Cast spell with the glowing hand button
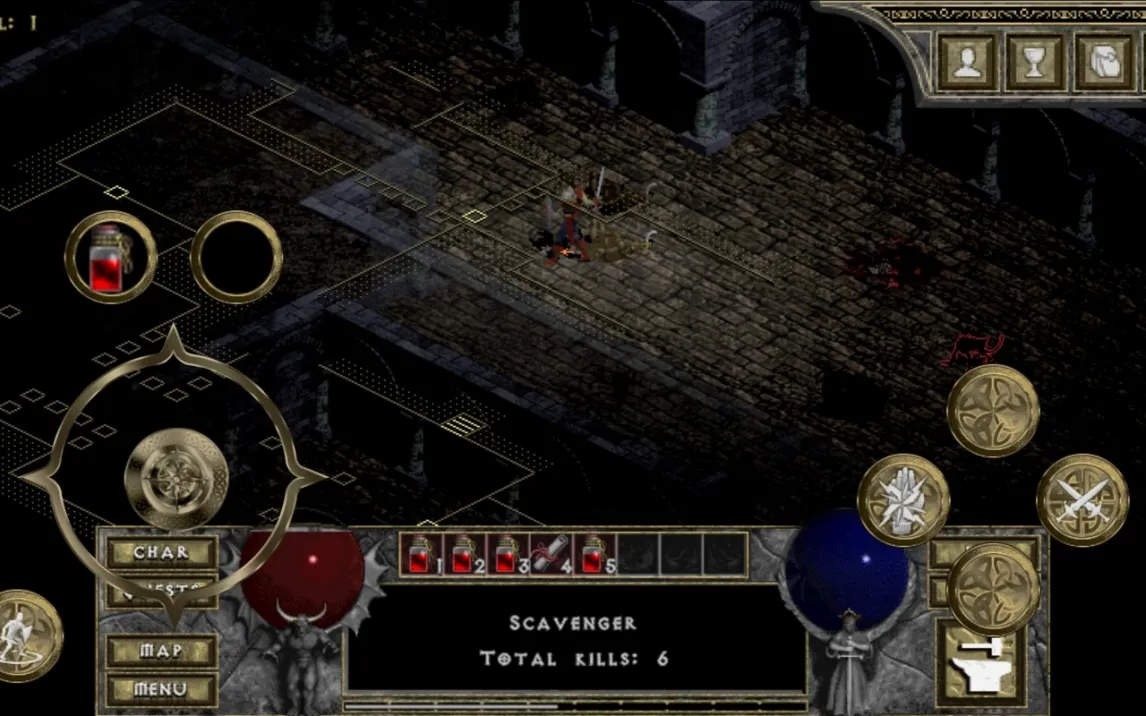The image size is (1146, 716). (903, 499)
